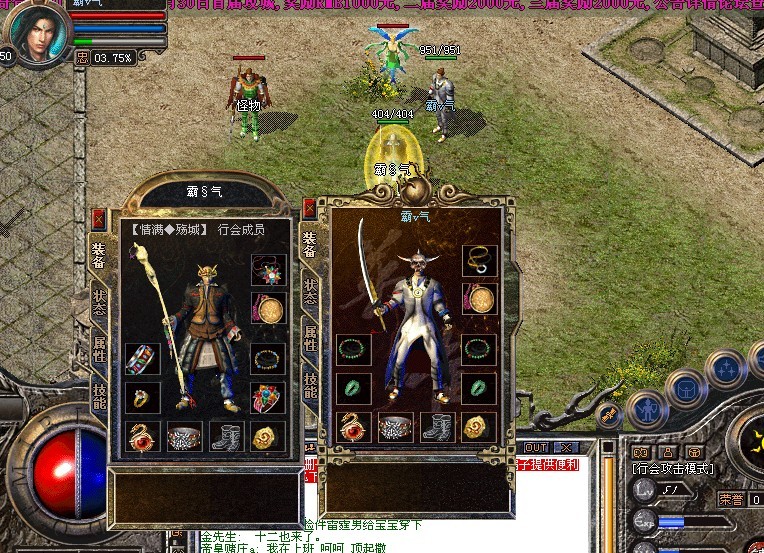
Task: Switch to the right panel's 属性 tab
Action: click(x=311, y=337)
